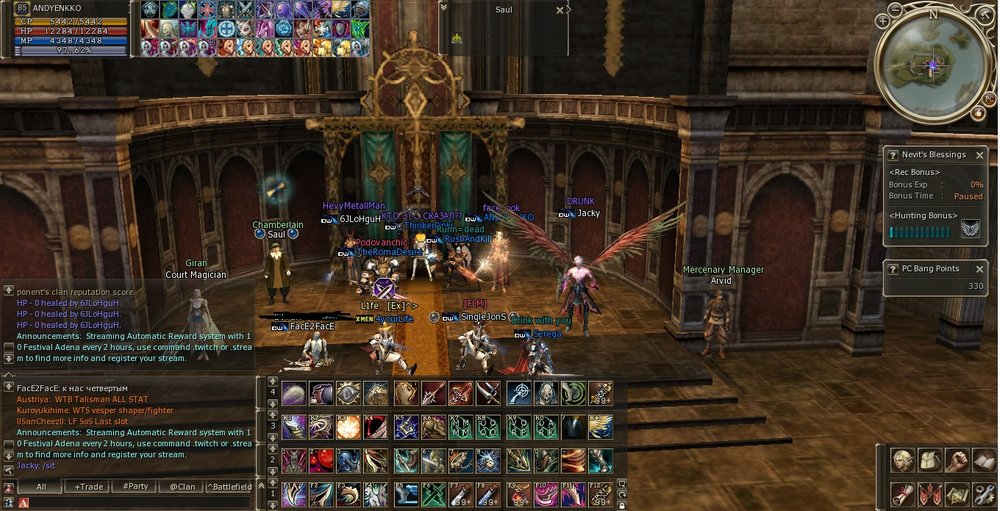Open the inventory backpack icon

point(931,461)
